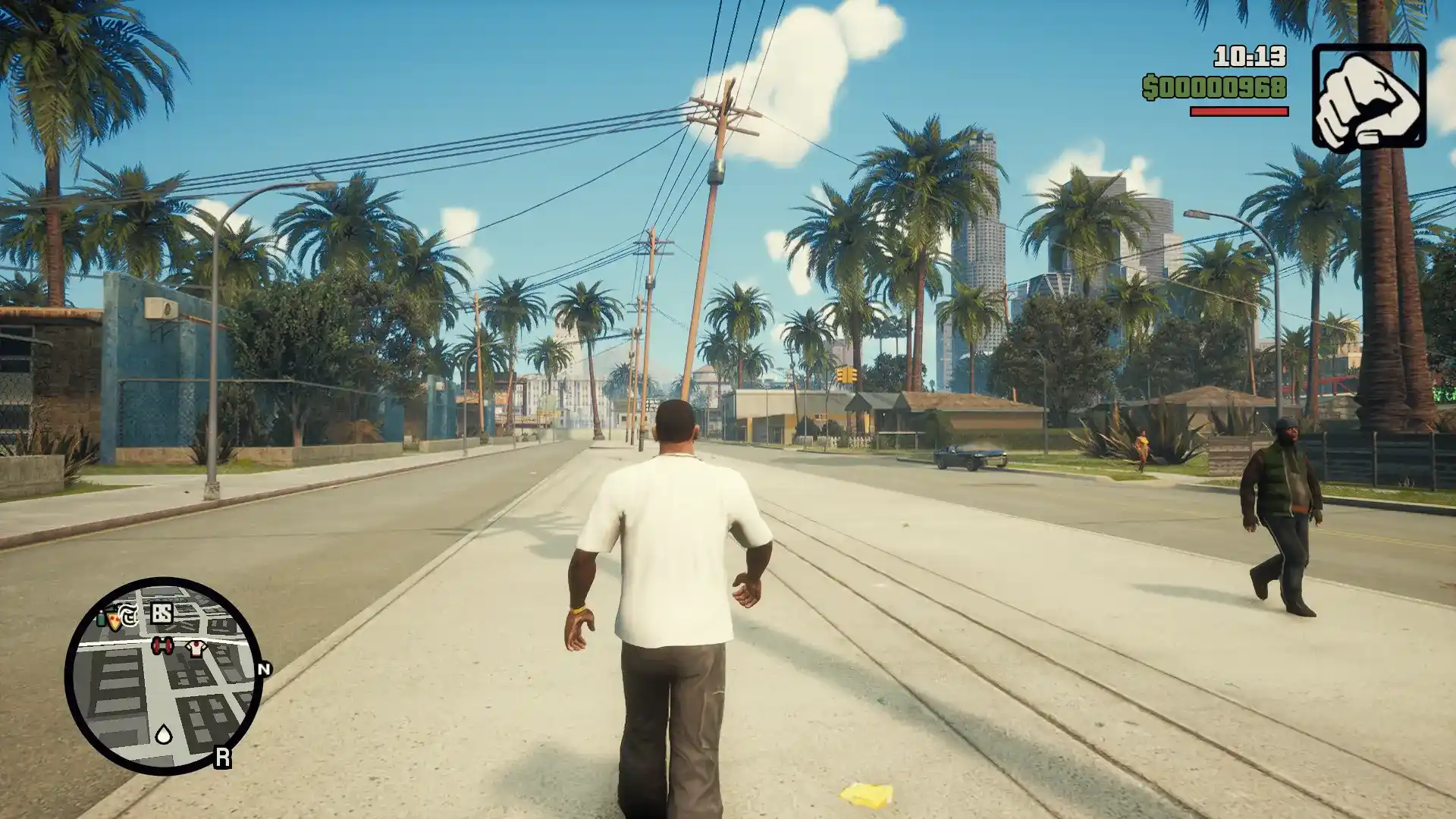The height and width of the screenshot is (819, 1456).
Task: Select the white player arrow on minimap
Action: coord(164,733)
